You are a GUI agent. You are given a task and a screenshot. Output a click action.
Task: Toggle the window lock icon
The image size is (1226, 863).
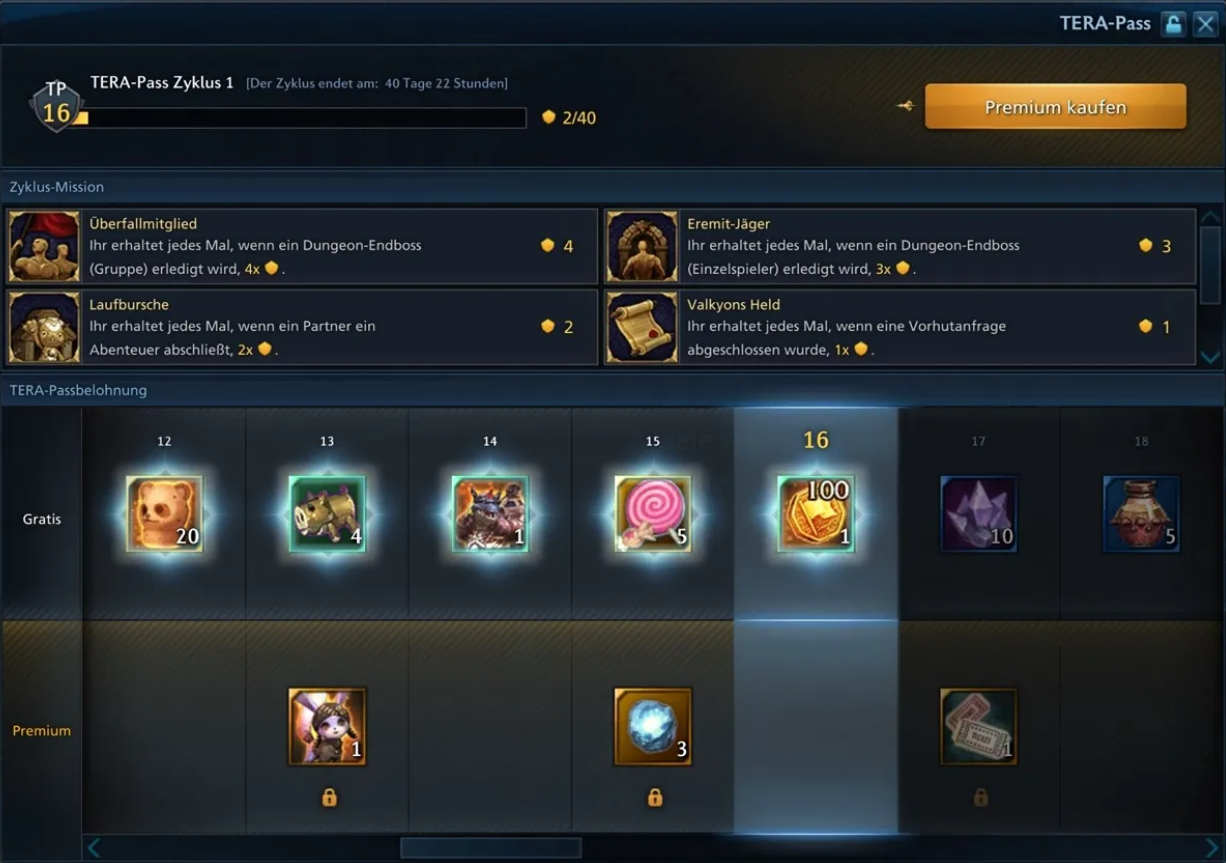[x=1173, y=24]
